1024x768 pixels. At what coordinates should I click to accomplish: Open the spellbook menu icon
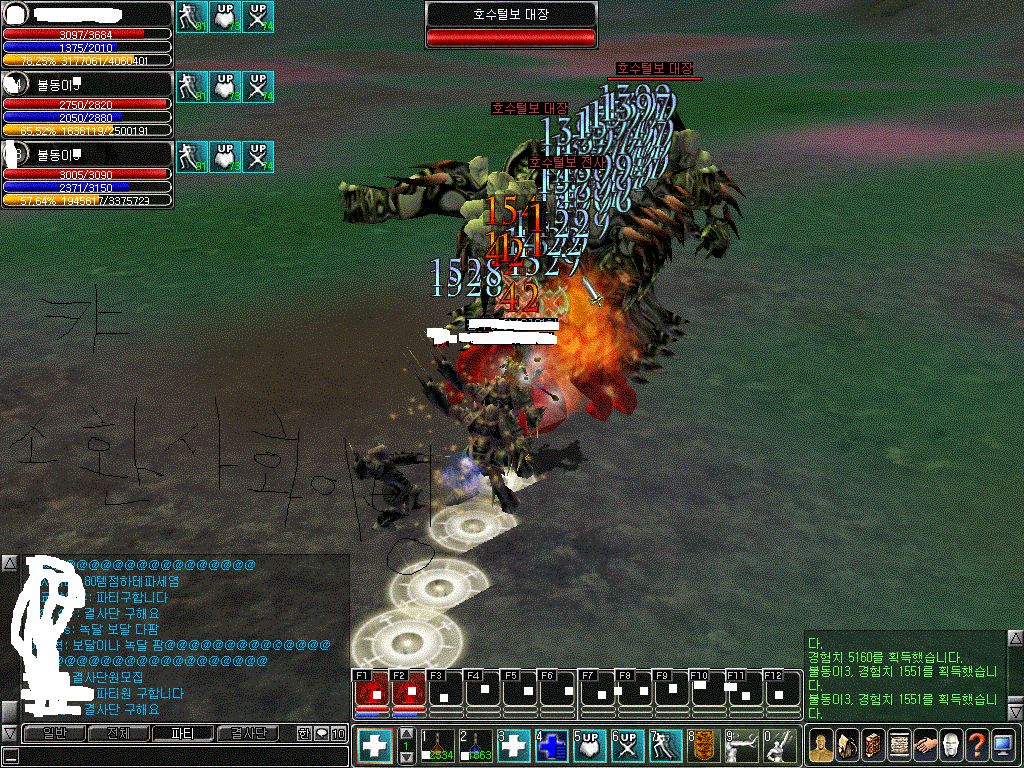(x=873, y=746)
